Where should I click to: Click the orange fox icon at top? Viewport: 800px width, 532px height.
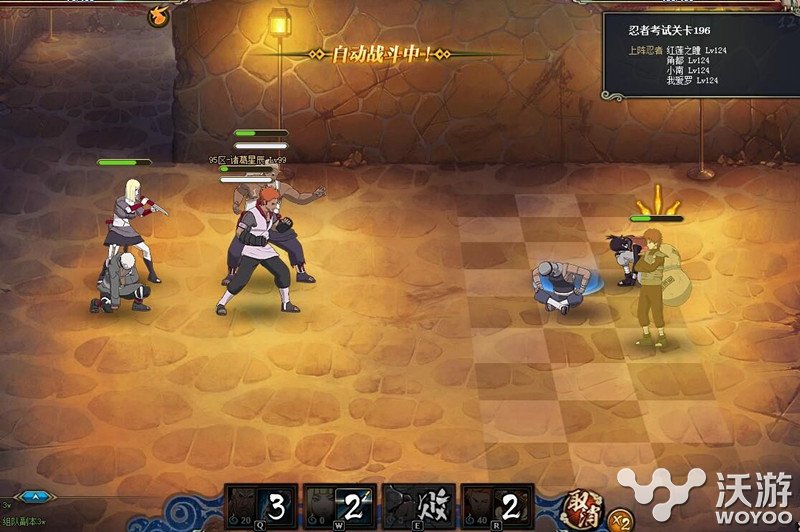[x=158, y=14]
